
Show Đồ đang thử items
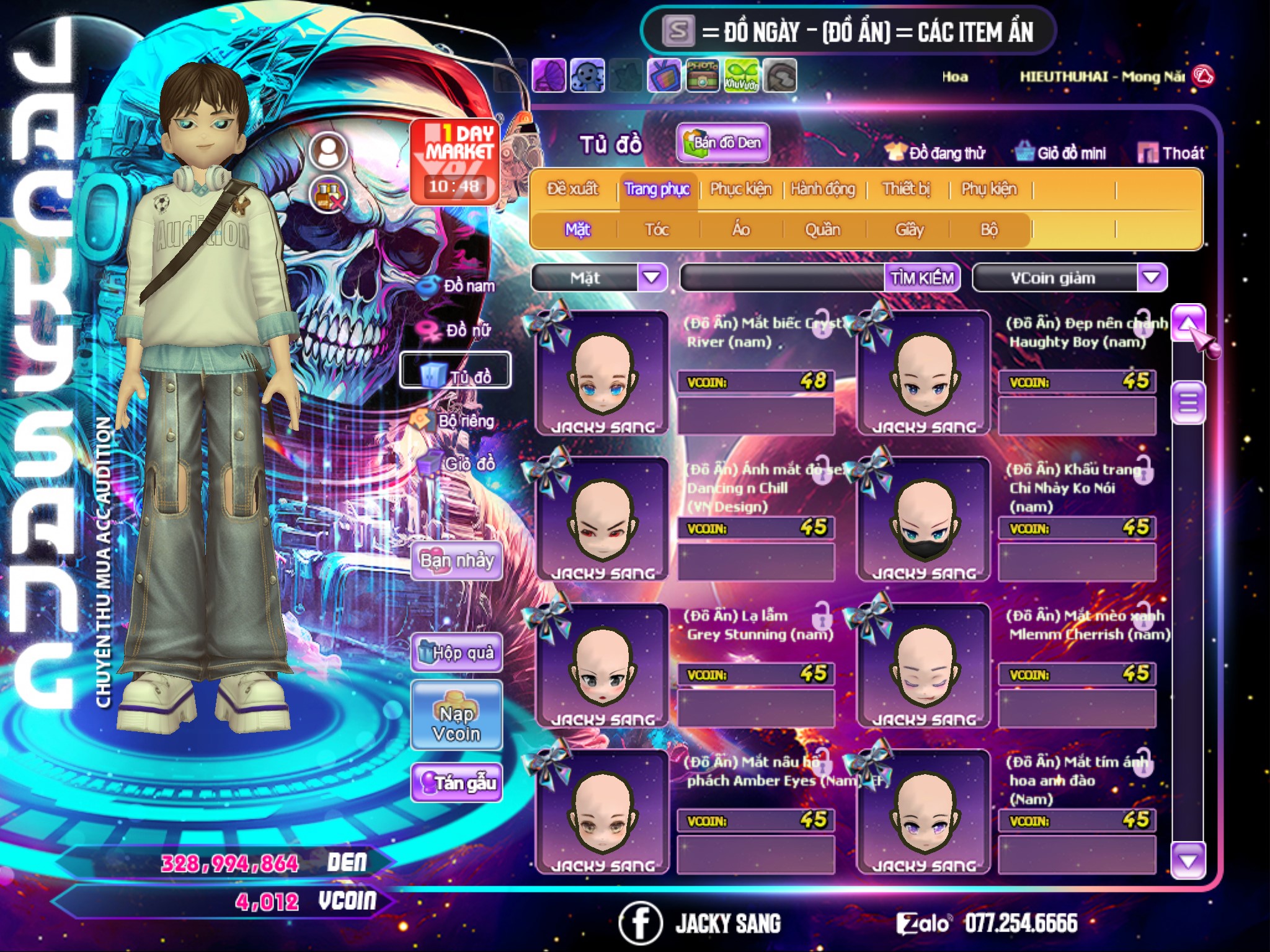935,153
